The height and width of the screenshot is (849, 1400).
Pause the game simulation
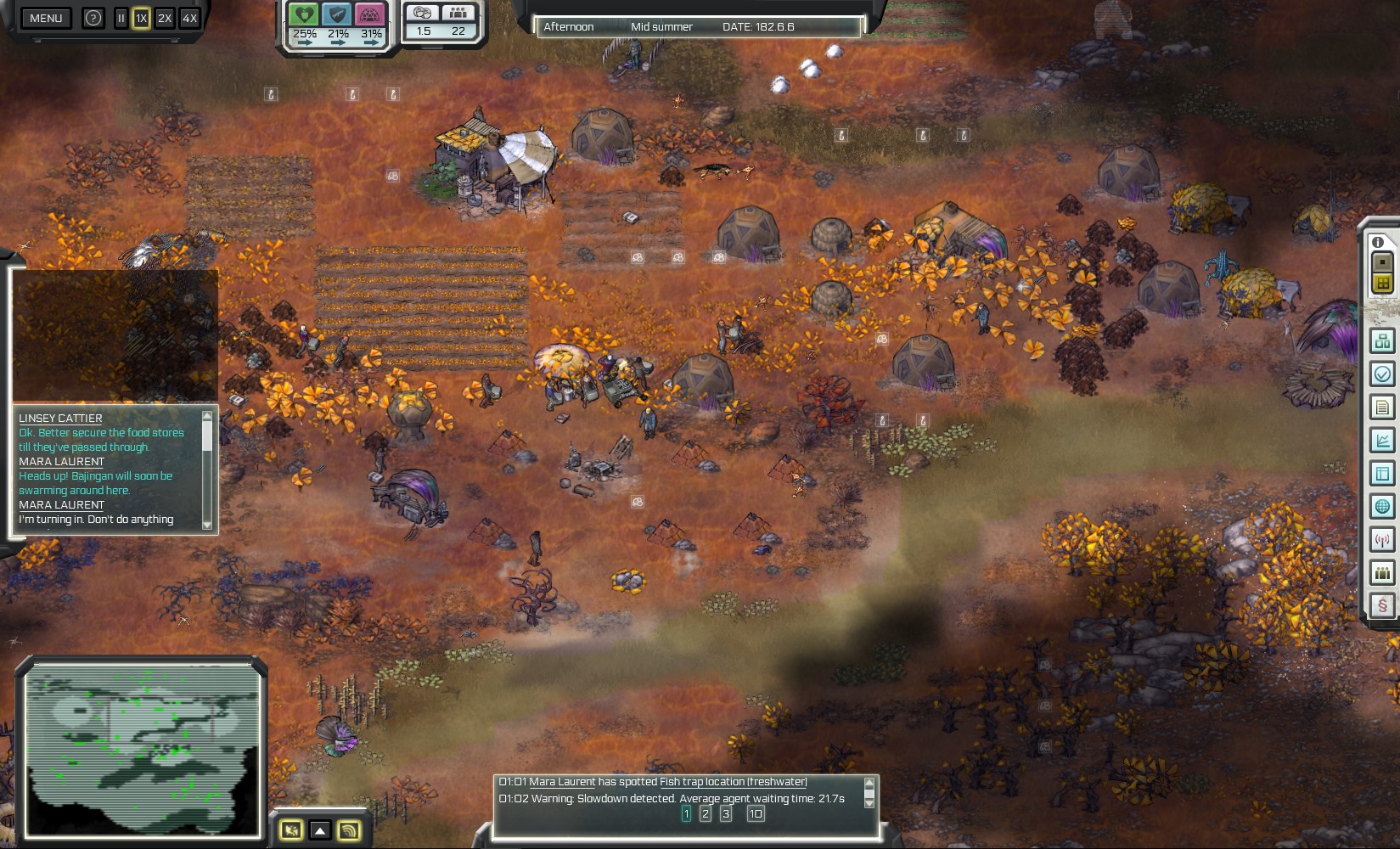(x=121, y=18)
